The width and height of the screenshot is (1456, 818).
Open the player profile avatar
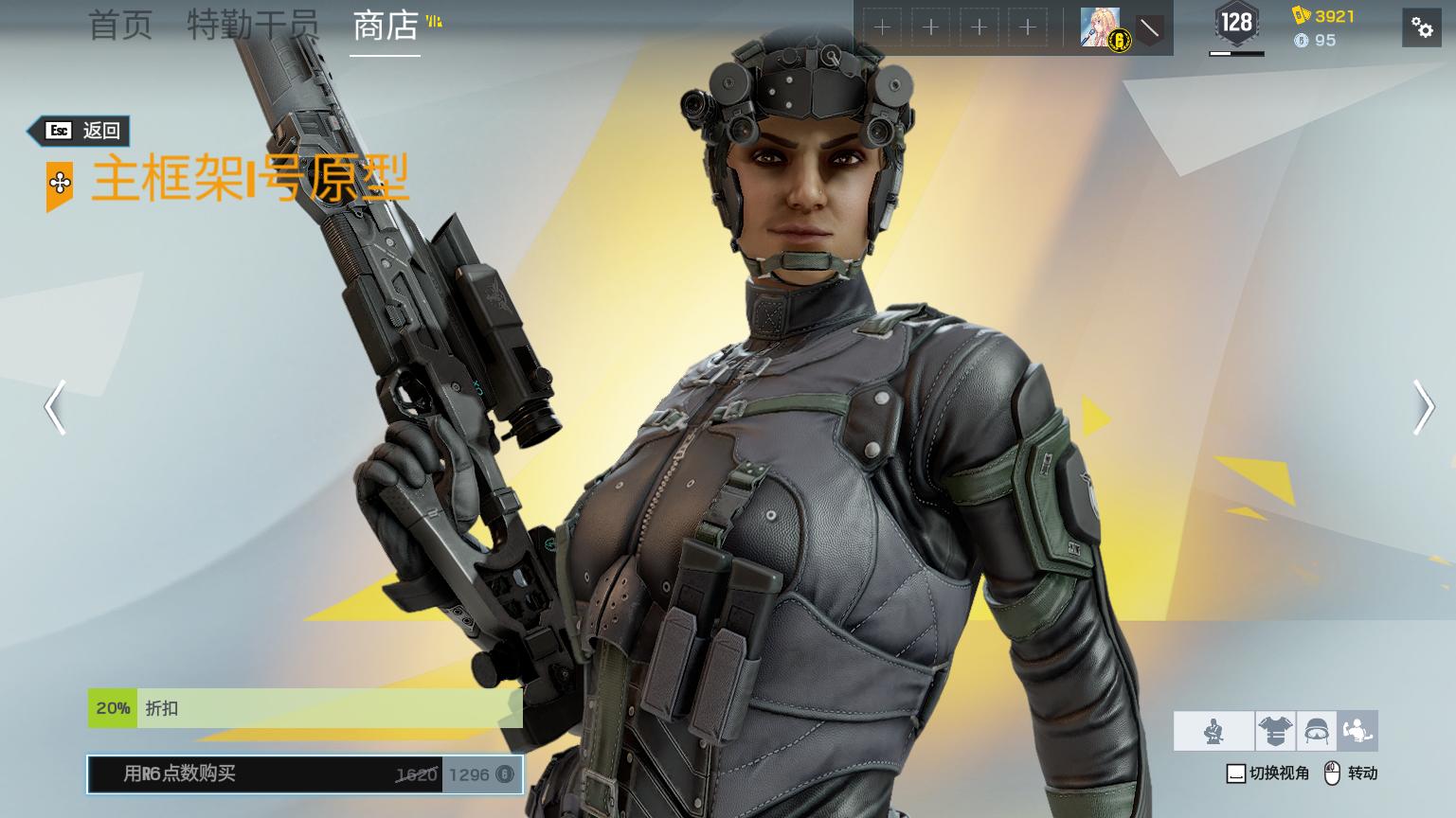point(1101,28)
